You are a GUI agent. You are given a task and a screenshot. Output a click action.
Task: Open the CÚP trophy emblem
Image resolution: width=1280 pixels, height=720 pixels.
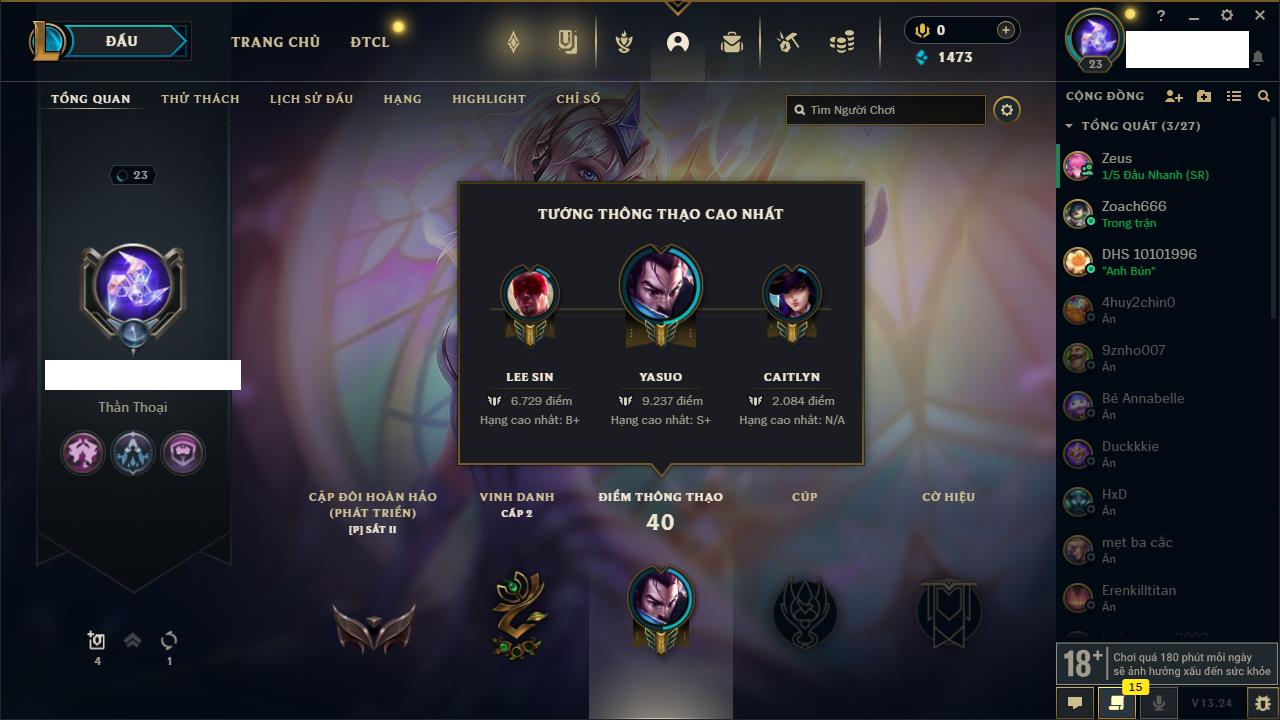(x=804, y=610)
